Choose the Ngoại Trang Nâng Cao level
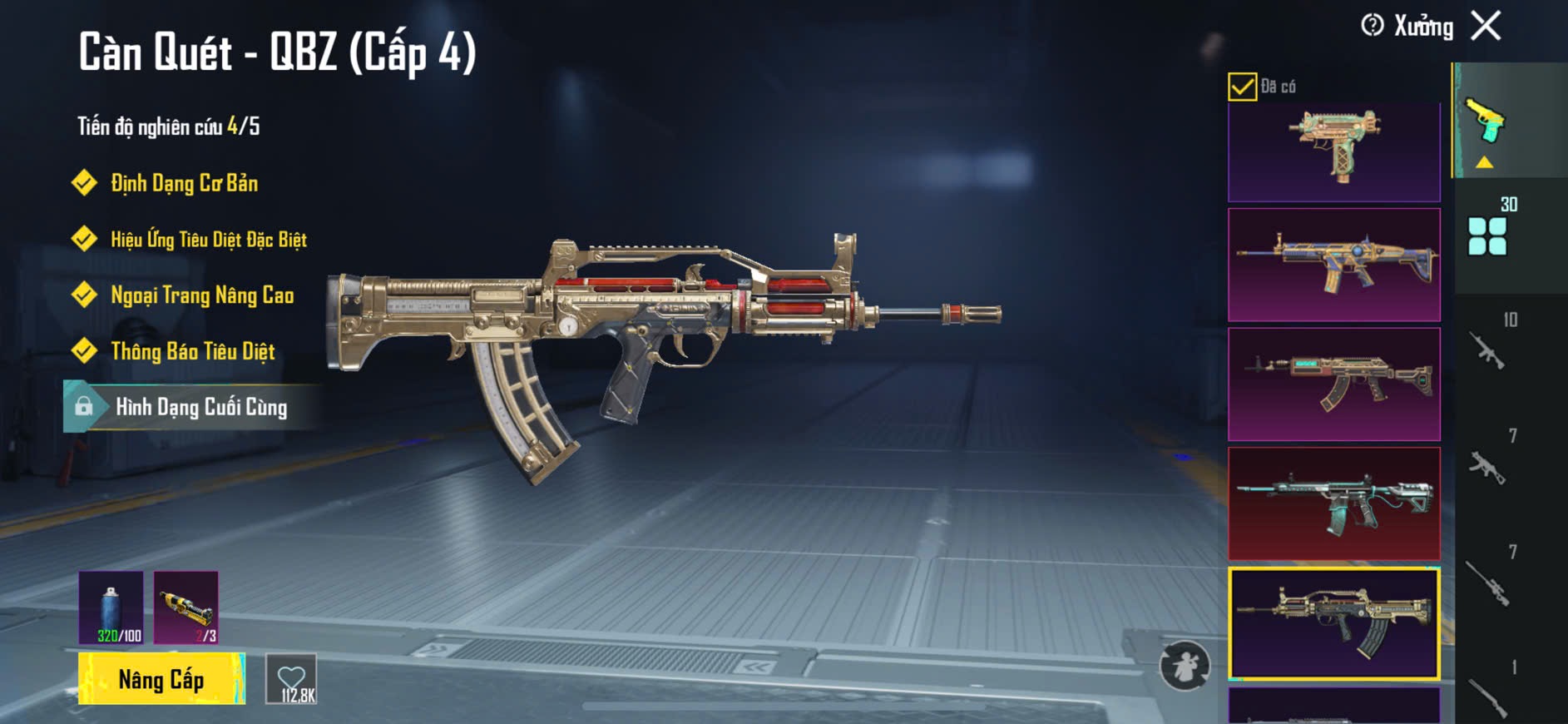The width and height of the screenshot is (1568, 724). coord(201,295)
